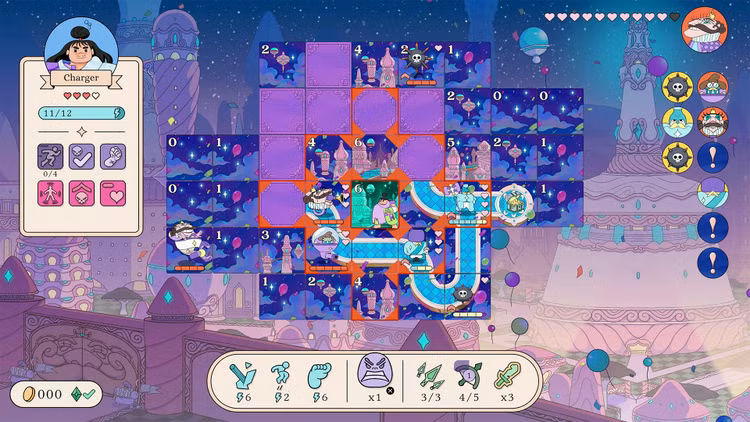This screenshot has height=422, width=750.
Task: Click the angry purple face token
Action: coord(373,372)
